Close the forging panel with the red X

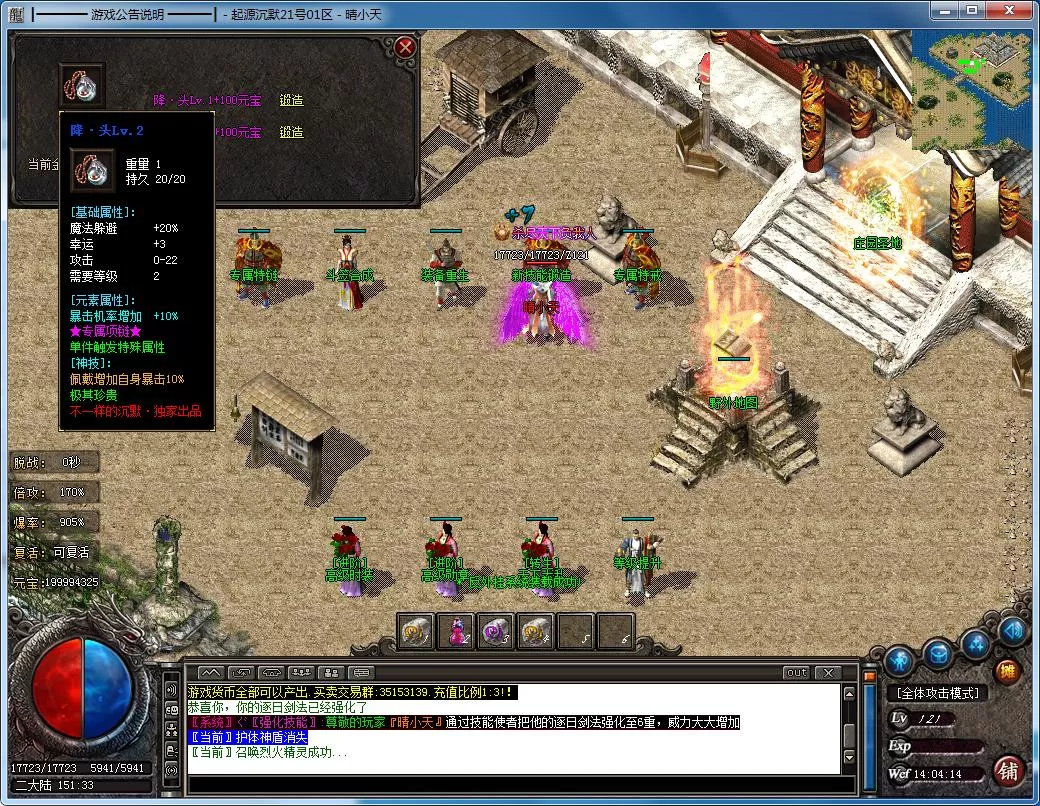405,47
